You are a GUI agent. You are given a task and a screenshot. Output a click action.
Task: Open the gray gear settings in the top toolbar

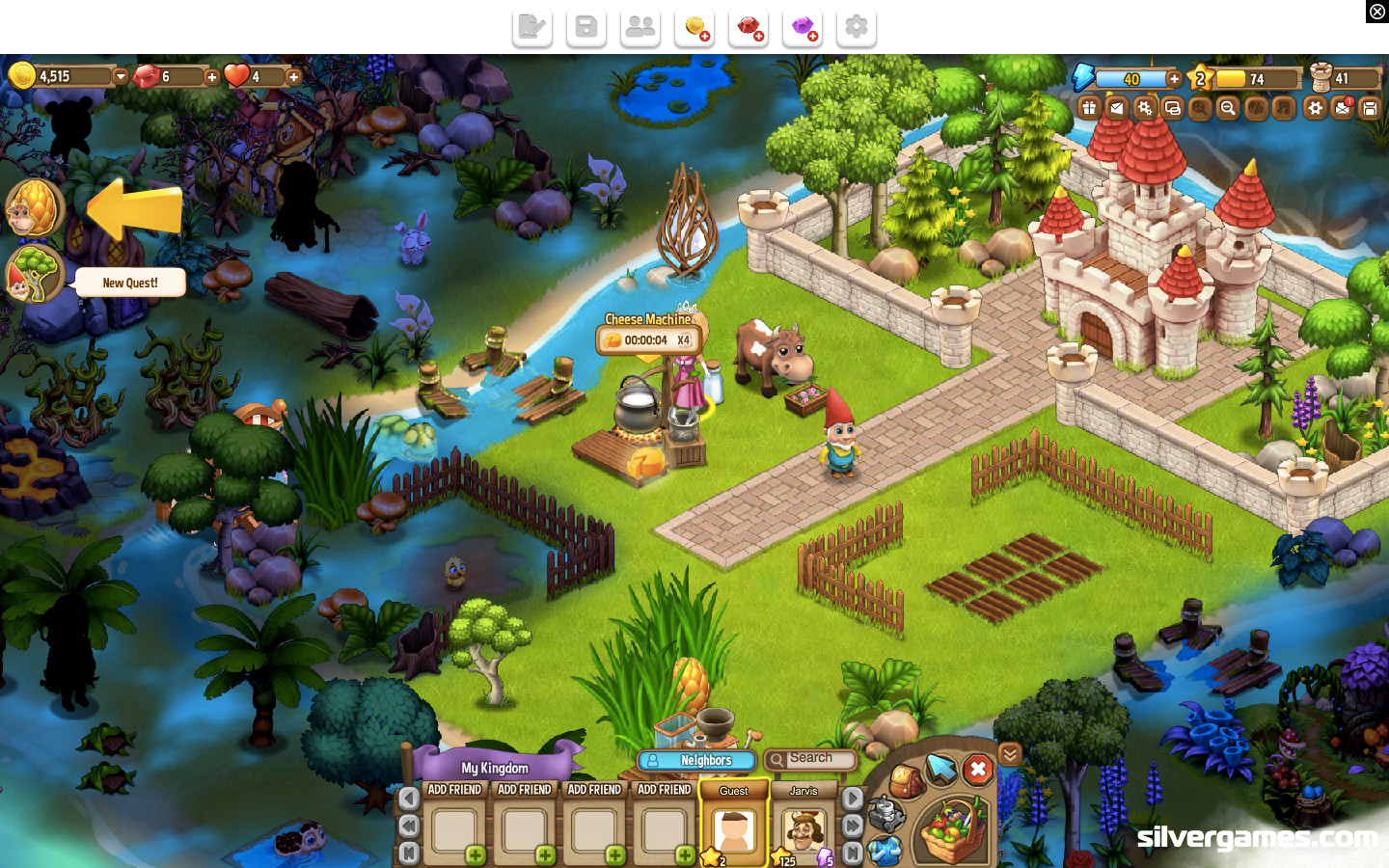(x=857, y=28)
